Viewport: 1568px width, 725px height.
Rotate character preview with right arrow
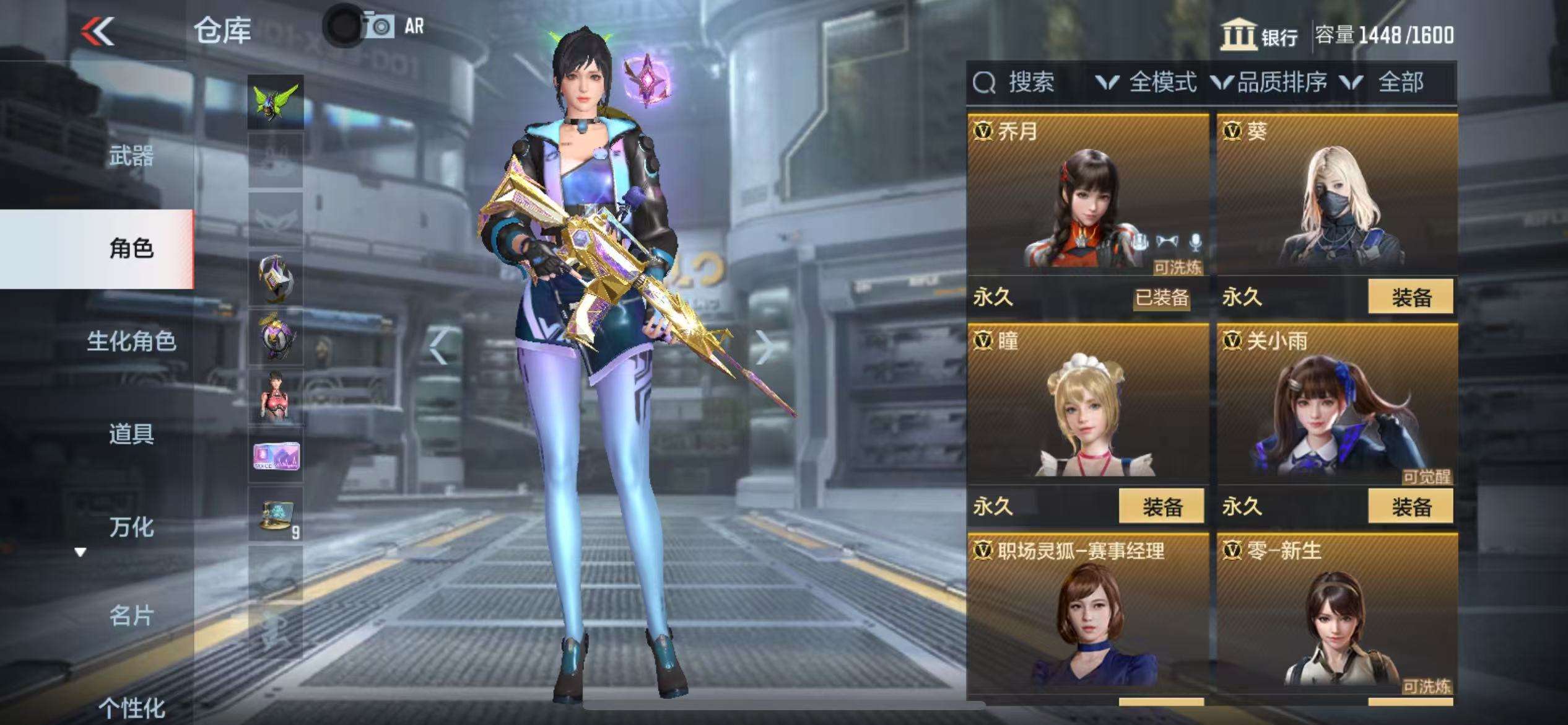pyautogui.click(x=765, y=347)
